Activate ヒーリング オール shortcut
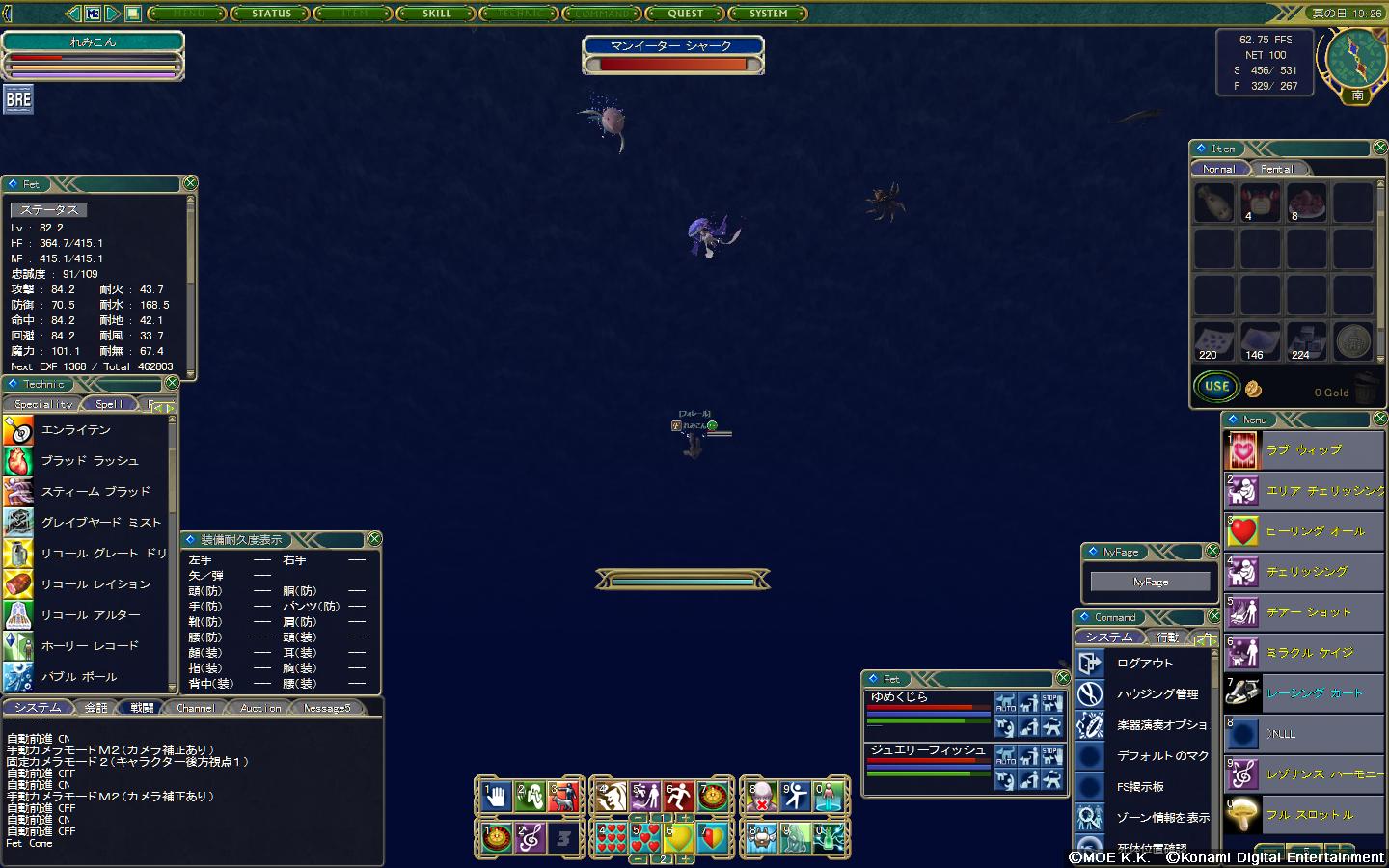This screenshot has height=868, width=1389. coord(1315,531)
